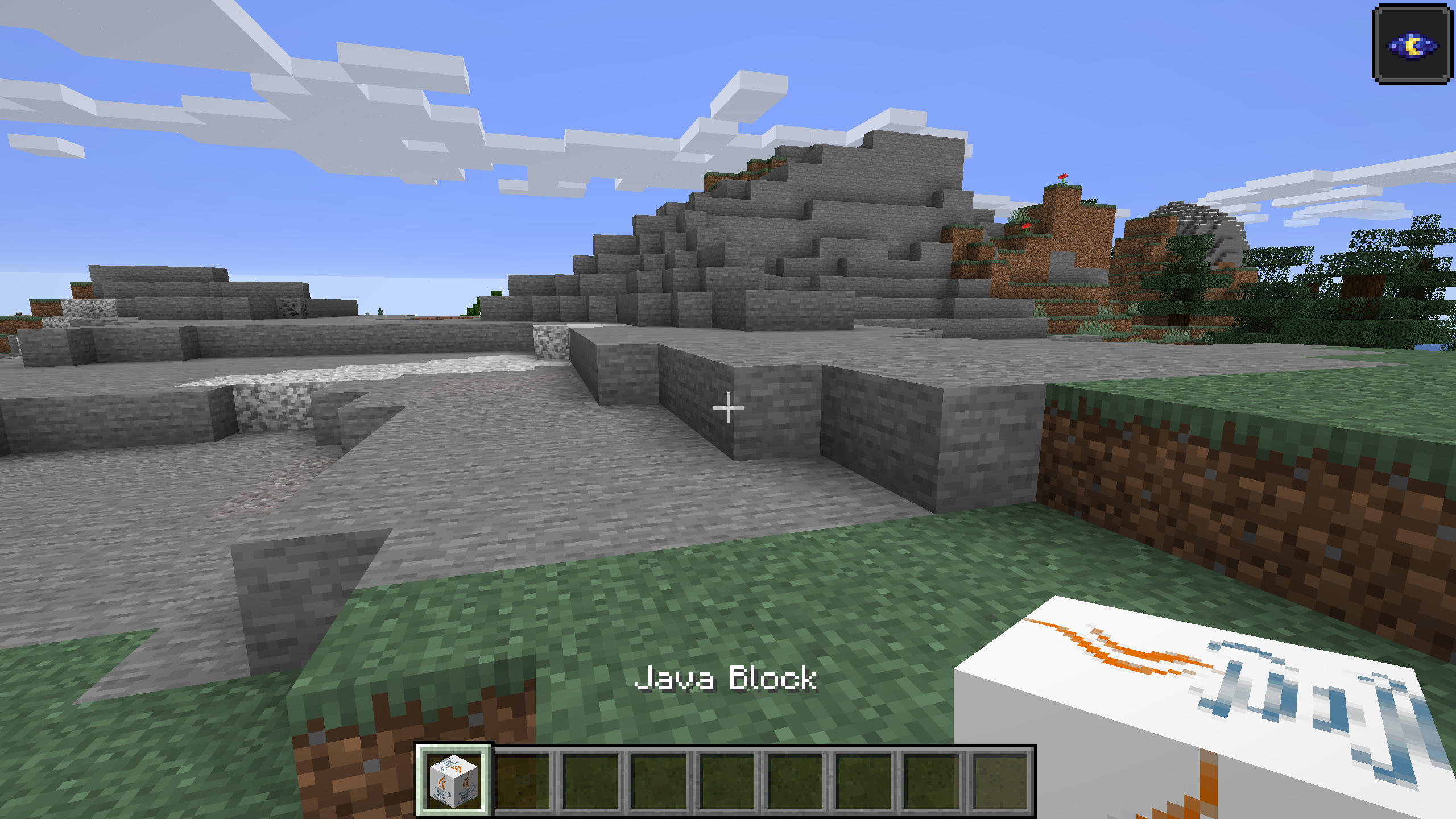Screen dimensions: 1456x819
Task: Click the crosshair at screen center
Action: click(x=728, y=408)
